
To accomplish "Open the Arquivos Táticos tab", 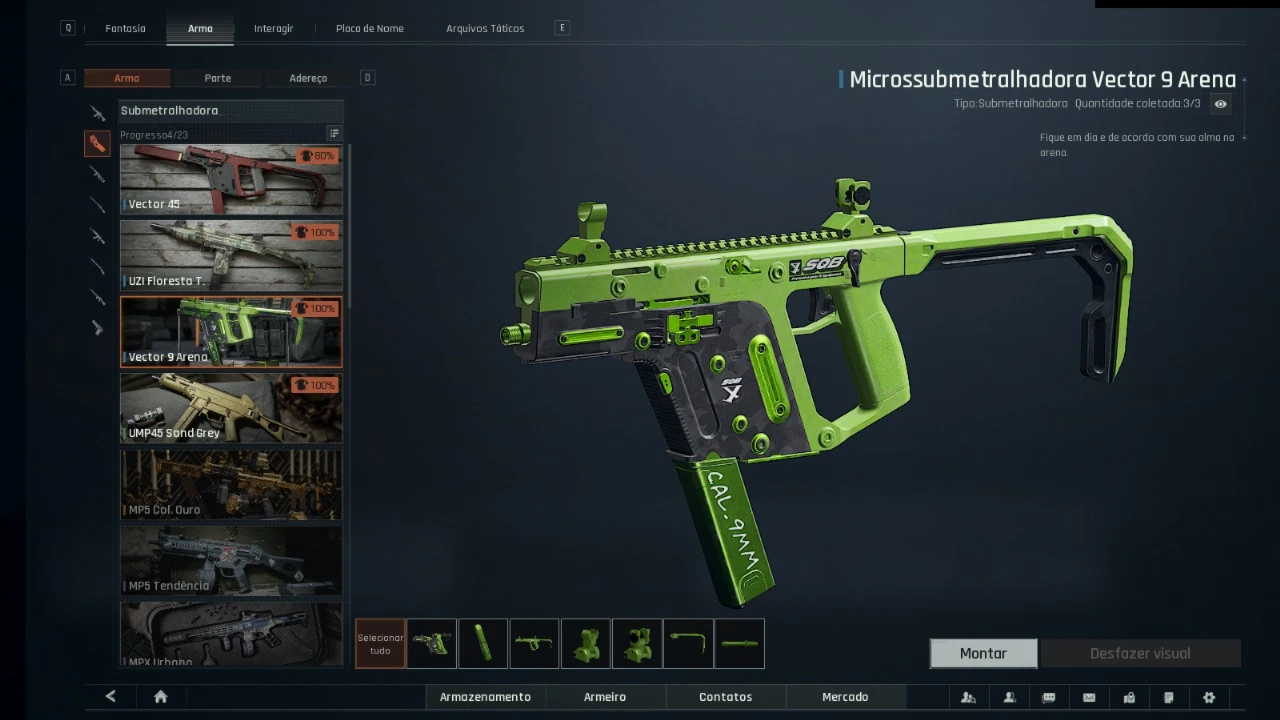I will [x=485, y=28].
